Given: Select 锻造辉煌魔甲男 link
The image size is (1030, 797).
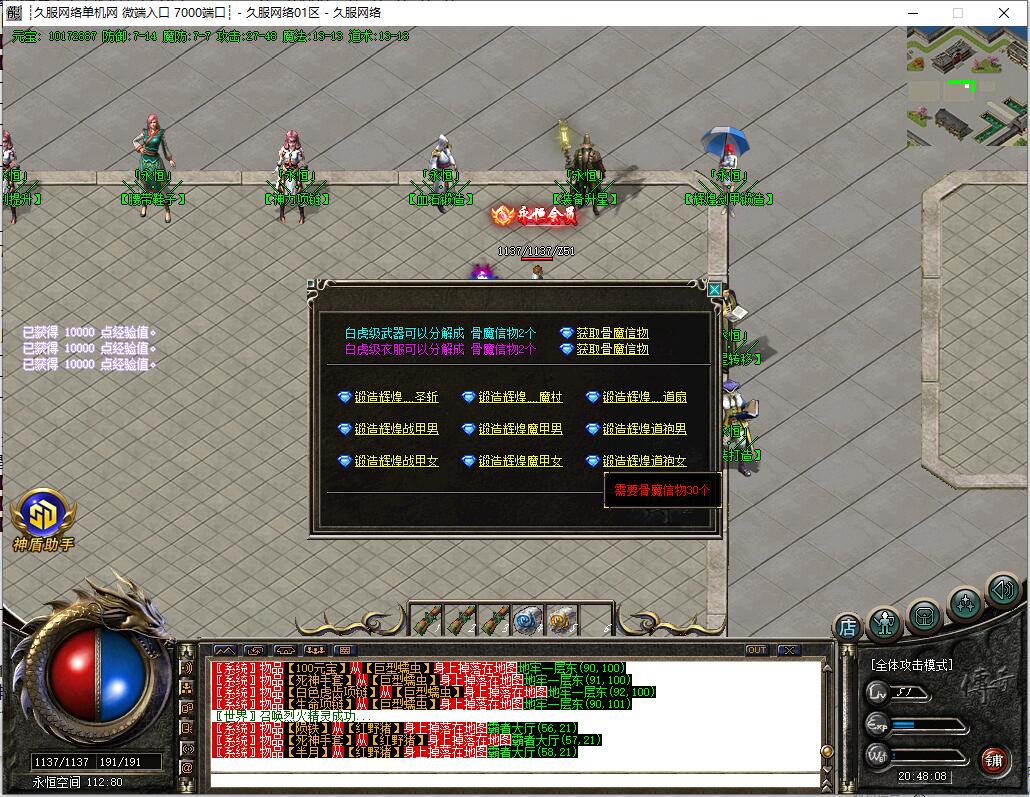Looking at the screenshot, I should (x=520, y=429).
